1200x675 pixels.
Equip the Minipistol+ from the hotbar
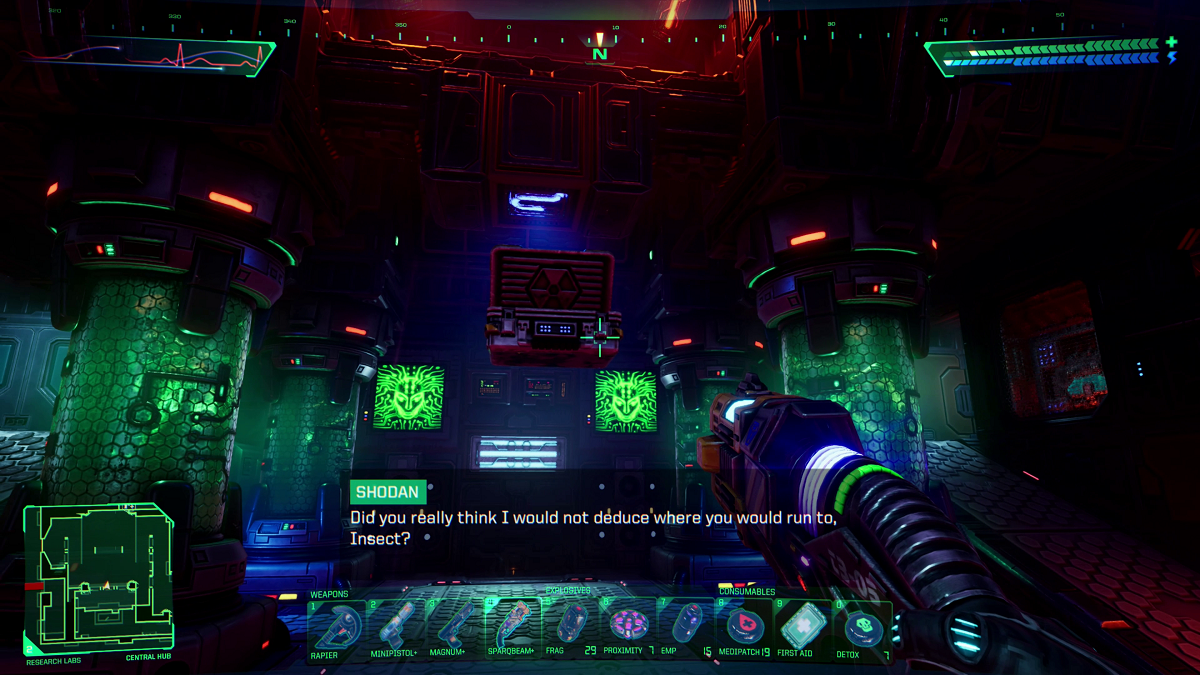pos(395,627)
